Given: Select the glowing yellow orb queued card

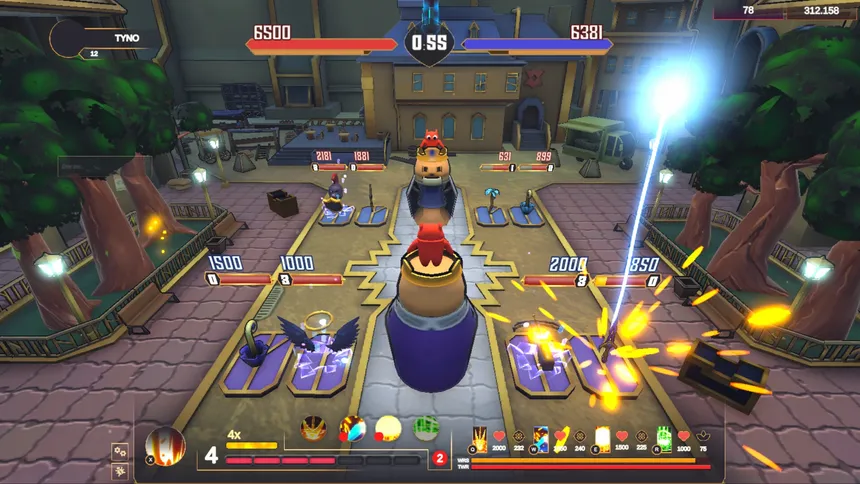Looking at the screenshot, I should click(388, 429).
